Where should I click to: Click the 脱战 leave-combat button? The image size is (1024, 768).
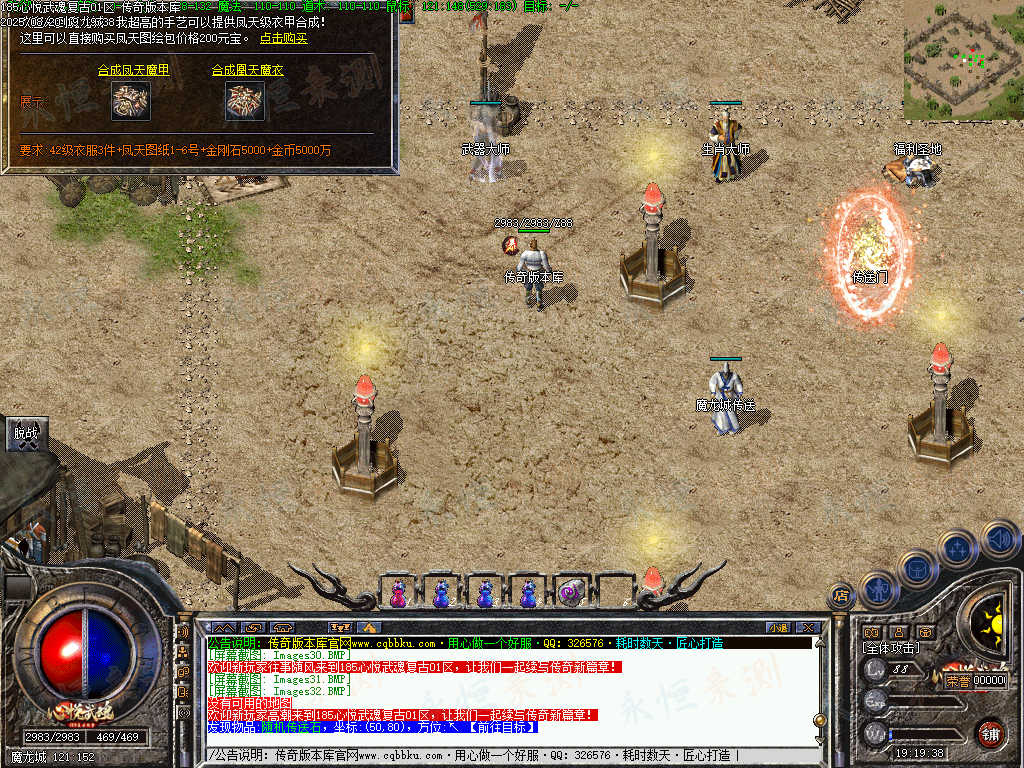coord(25,433)
